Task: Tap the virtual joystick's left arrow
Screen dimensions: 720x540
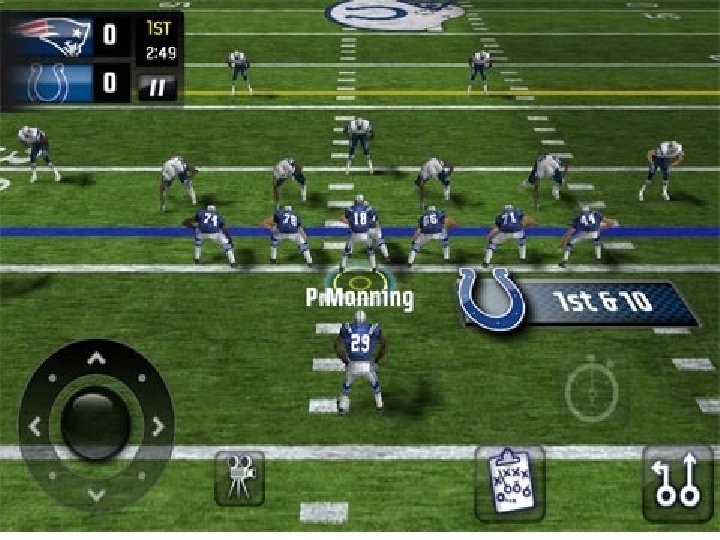Action: pos(35,426)
